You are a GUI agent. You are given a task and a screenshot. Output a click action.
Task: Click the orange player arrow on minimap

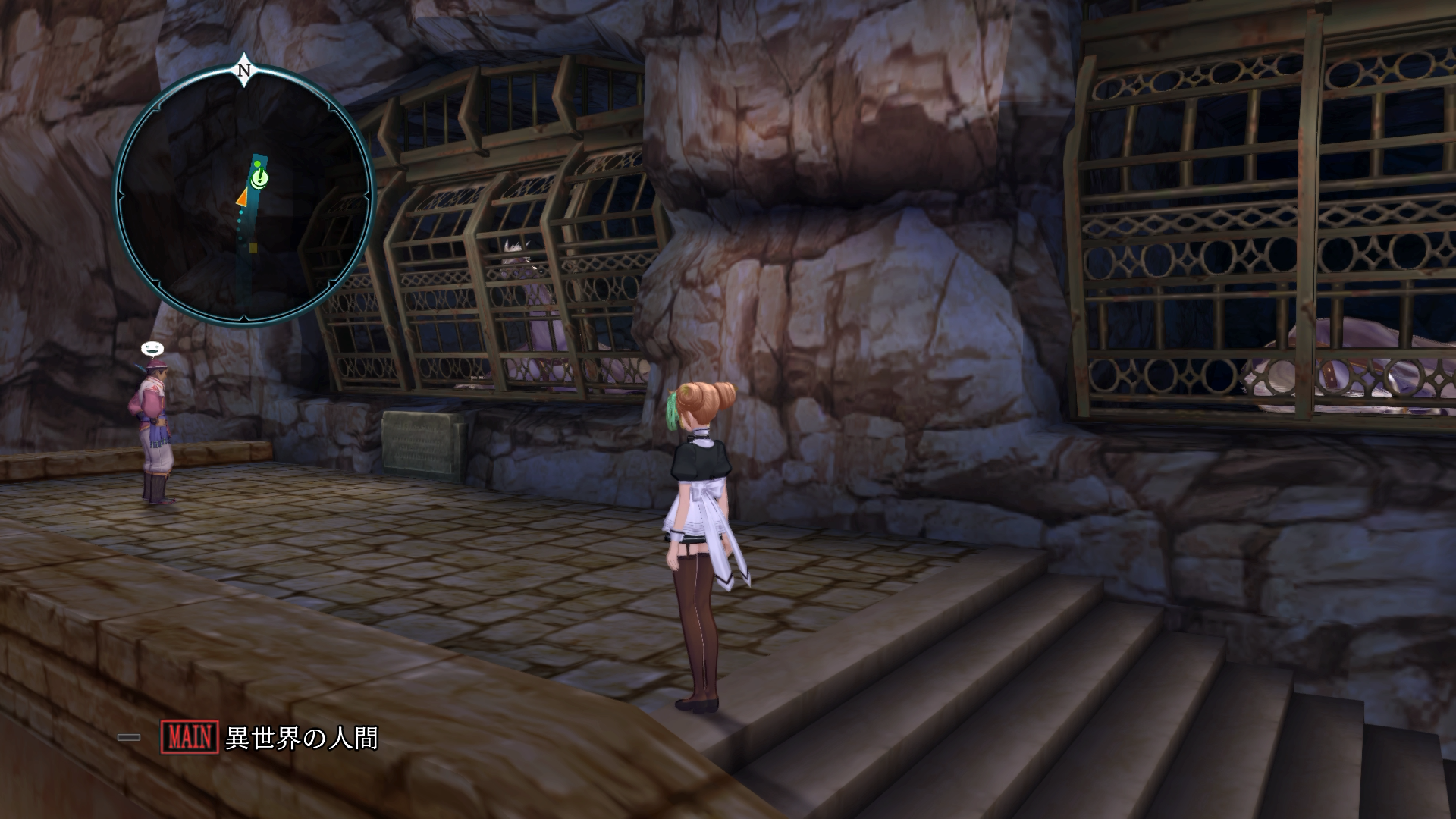[x=242, y=197]
